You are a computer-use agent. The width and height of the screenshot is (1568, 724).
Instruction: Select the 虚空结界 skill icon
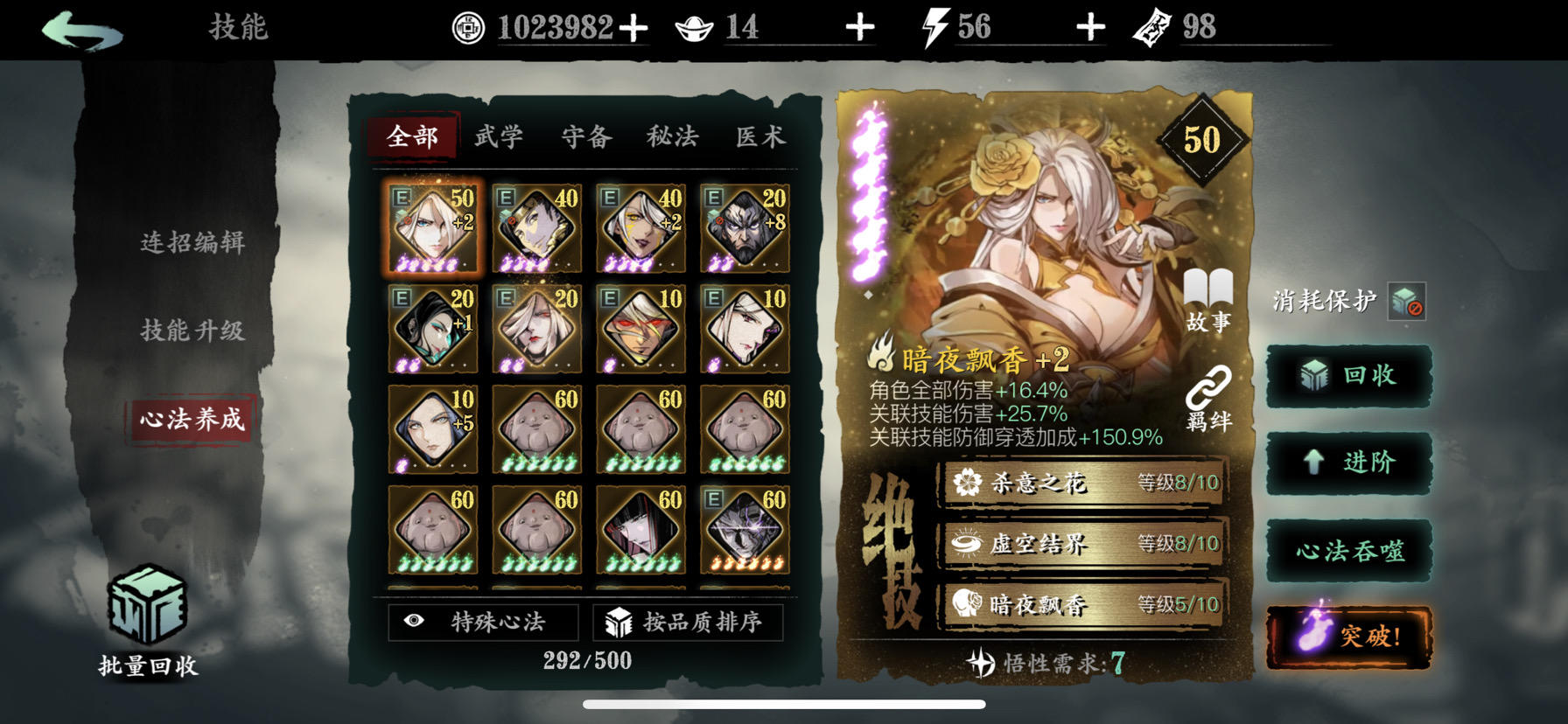pyautogui.click(x=967, y=543)
